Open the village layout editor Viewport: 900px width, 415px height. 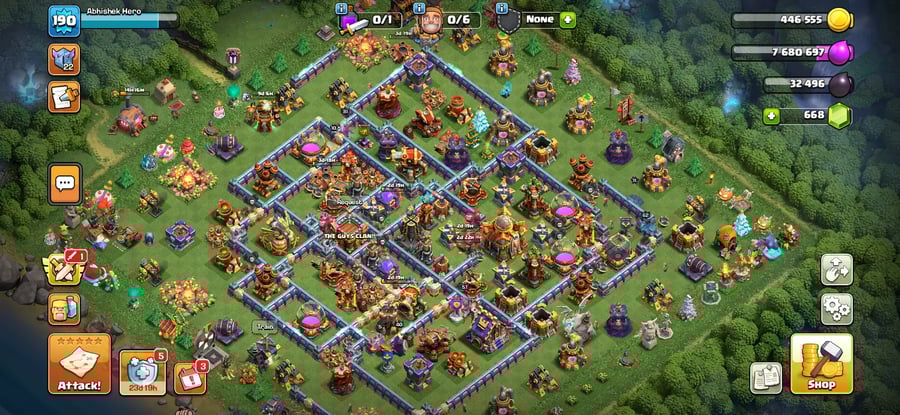[x=766, y=376]
